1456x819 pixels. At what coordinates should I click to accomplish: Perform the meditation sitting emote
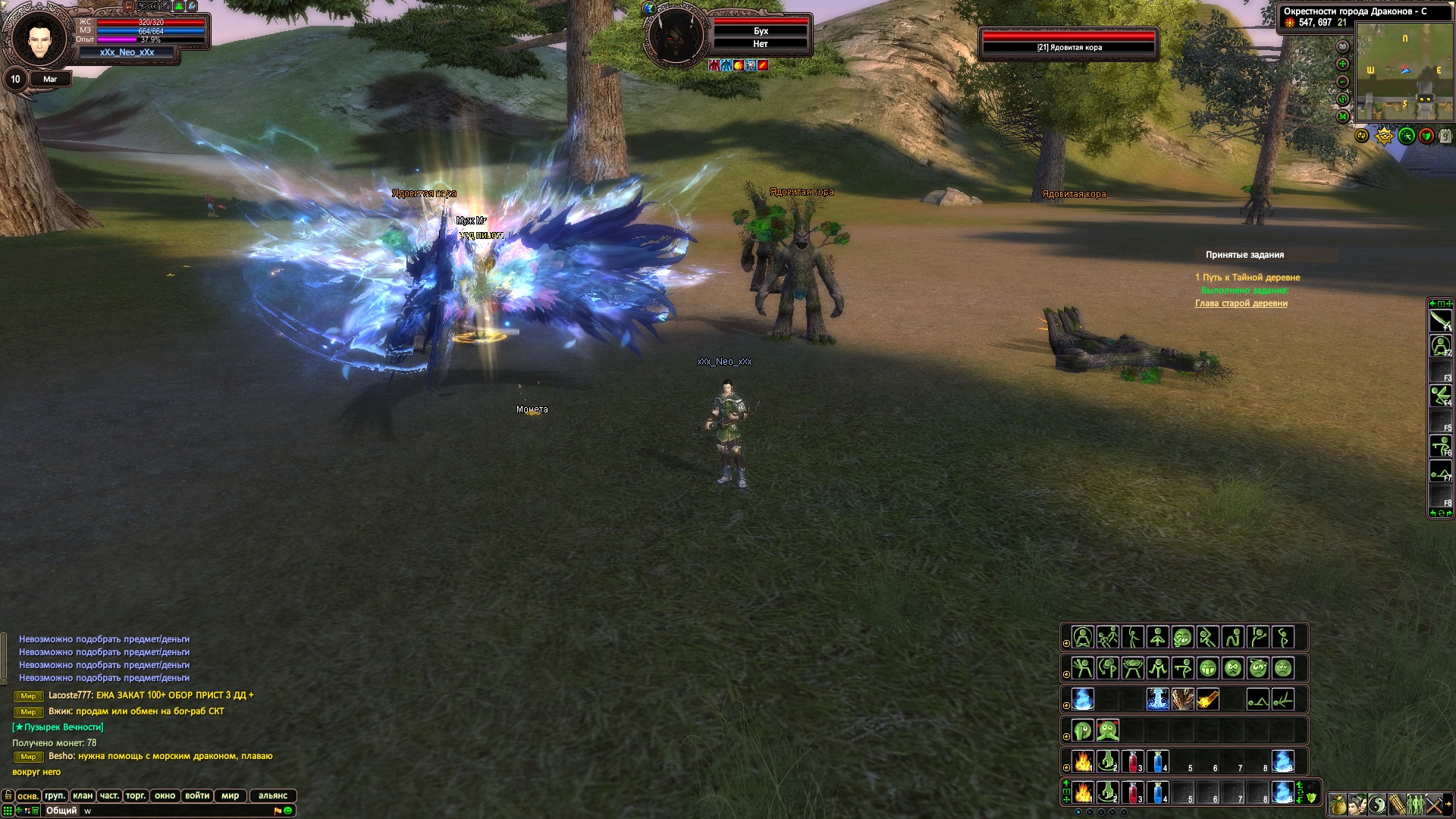1083,637
